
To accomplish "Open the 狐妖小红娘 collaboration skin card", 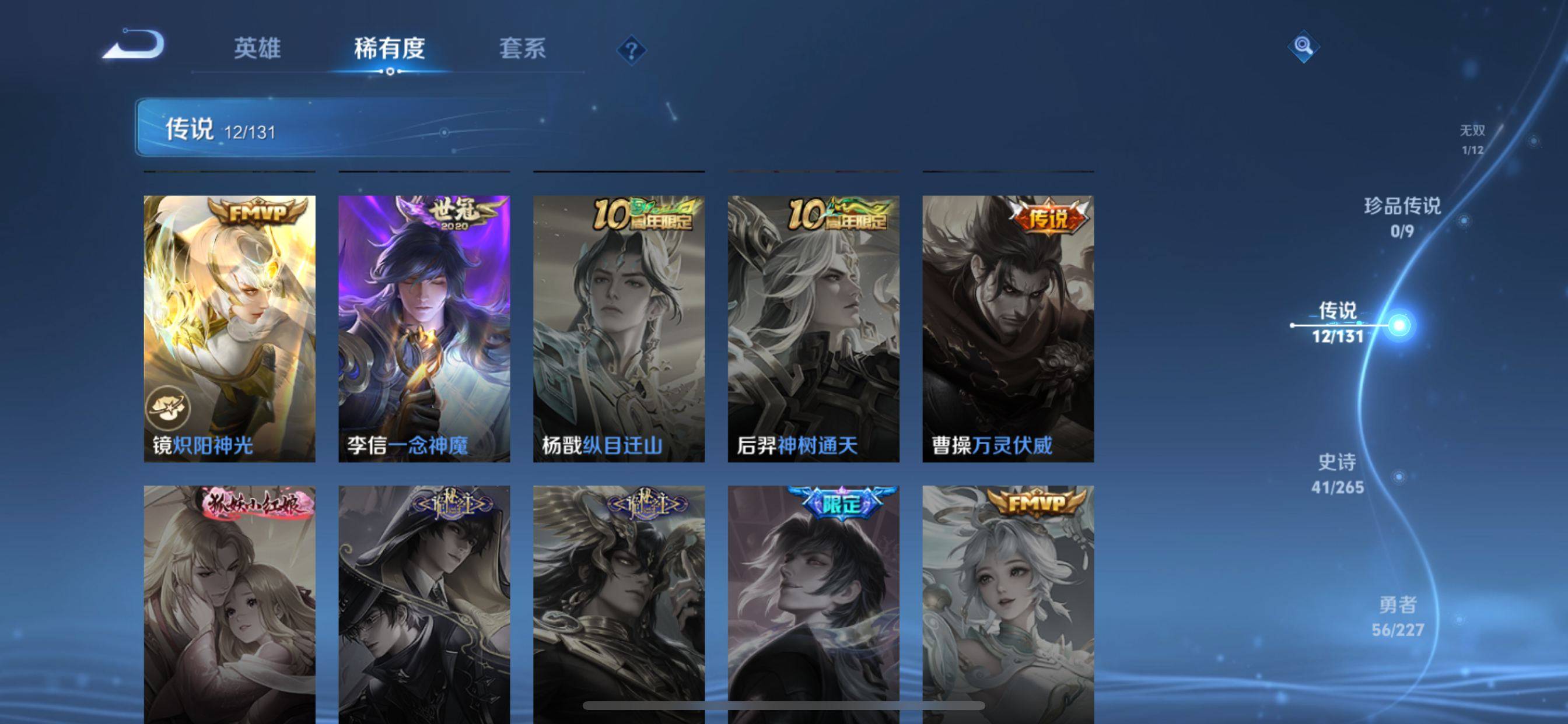I will pyautogui.click(x=229, y=602).
